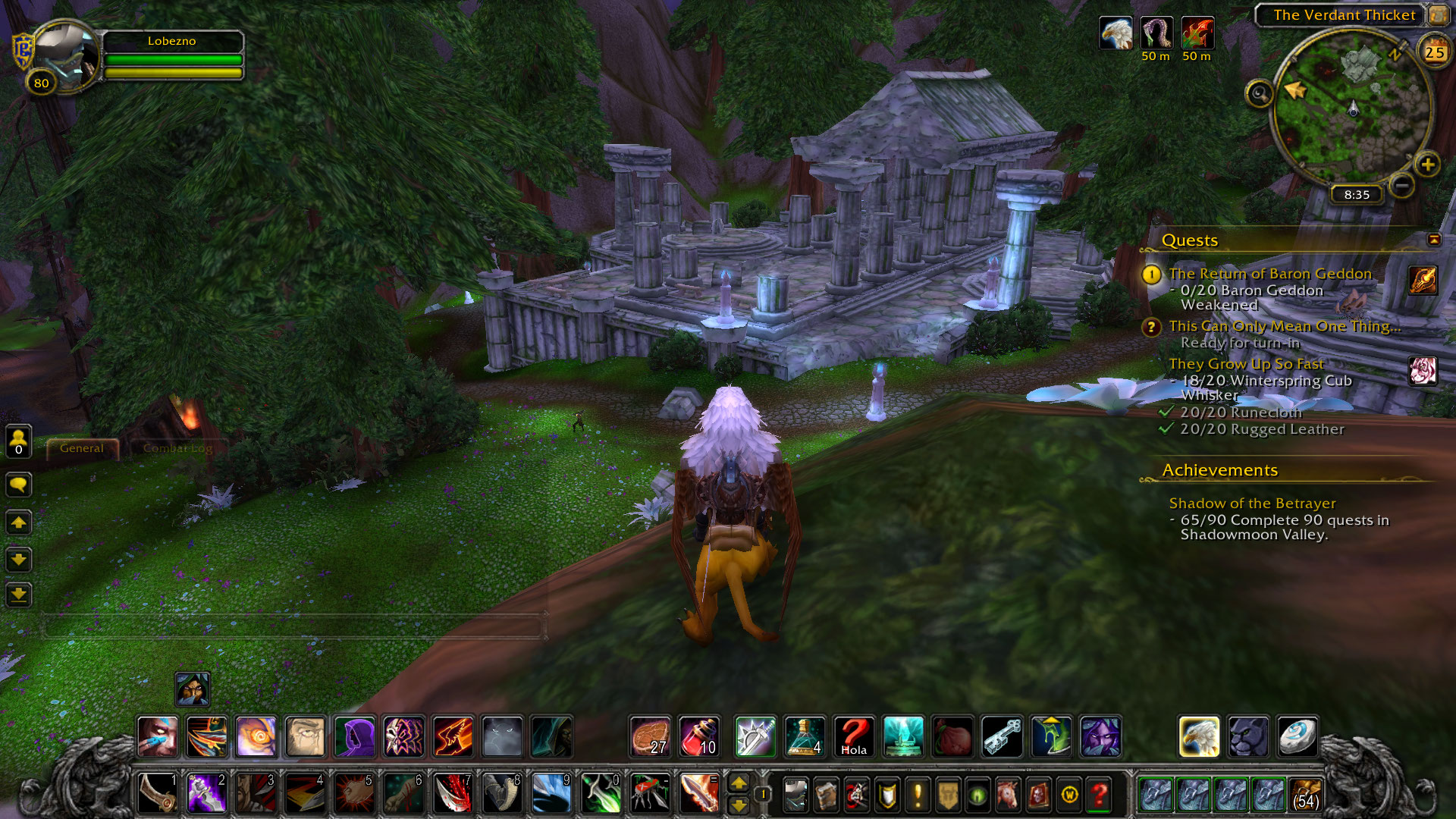Zoom in on the minimap
Image resolution: width=1456 pixels, height=819 pixels.
[1427, 165]
